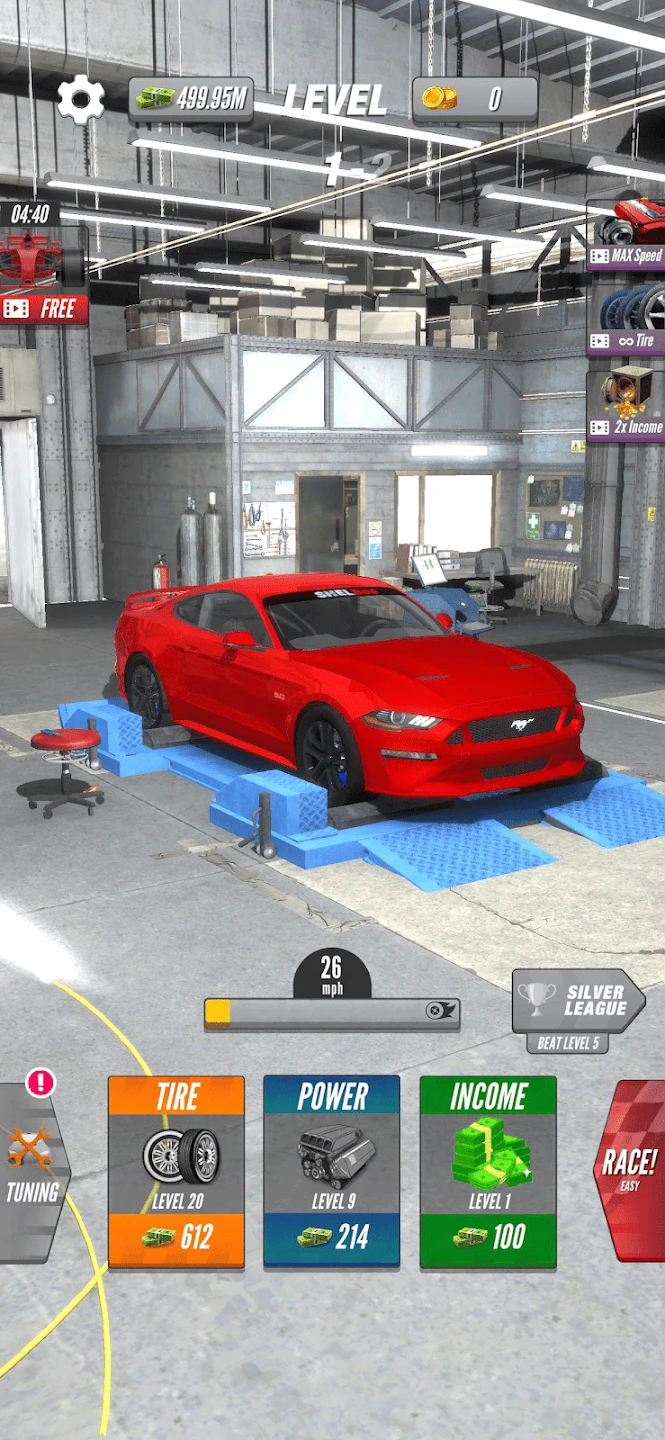665x1440 pixels.
Task: Upgrade Power for 214 cash
Action: [332, 1171]
